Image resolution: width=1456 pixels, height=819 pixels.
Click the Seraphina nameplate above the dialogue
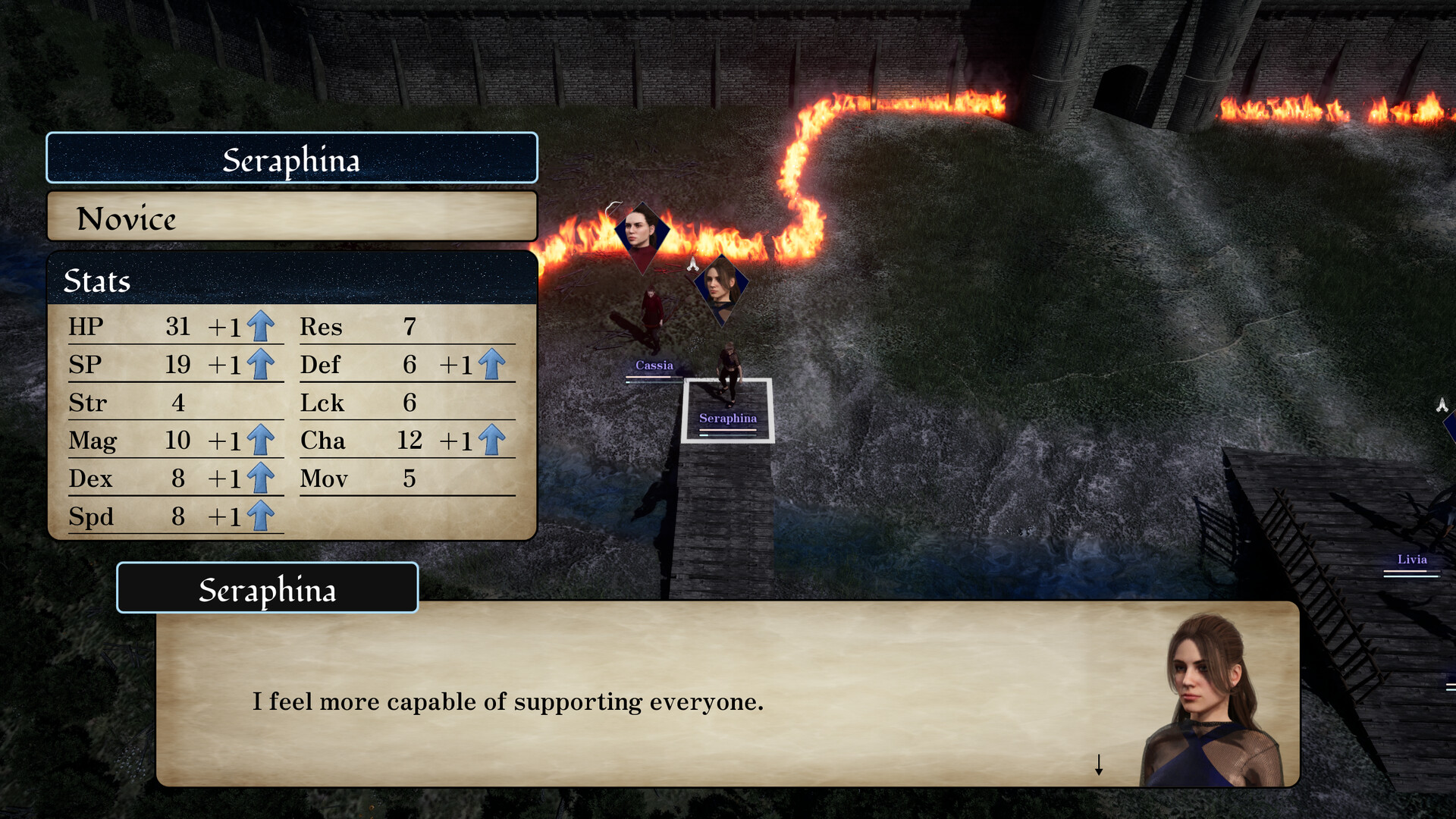click(267, 589)
